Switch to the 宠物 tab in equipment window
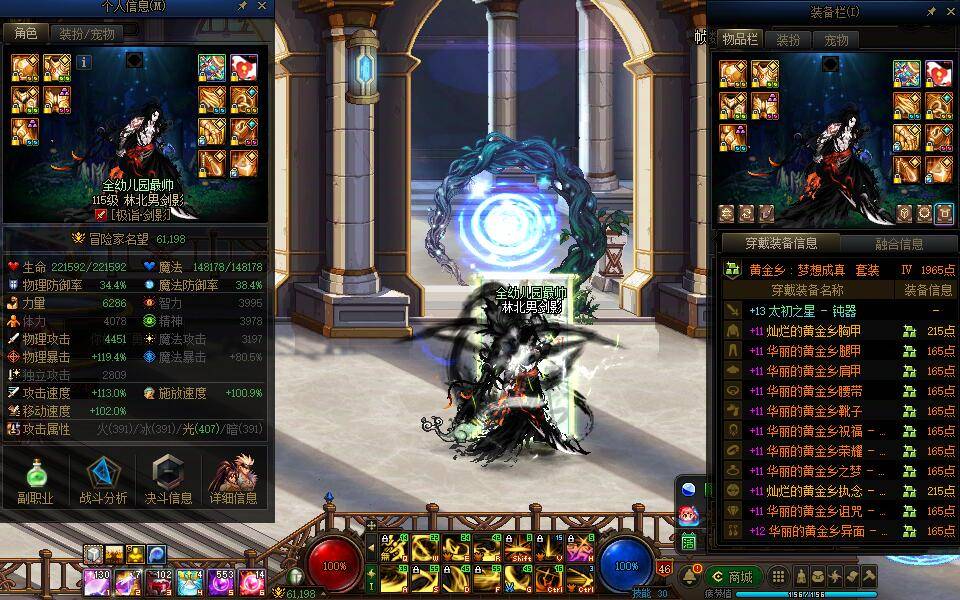This screenshot has height=600, width=960. pyautogui.click(x=836, y=40)
